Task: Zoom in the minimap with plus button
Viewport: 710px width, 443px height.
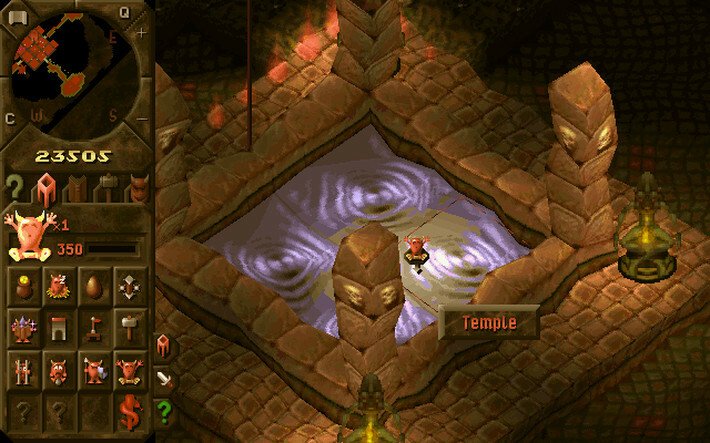Action: (140, 32)
